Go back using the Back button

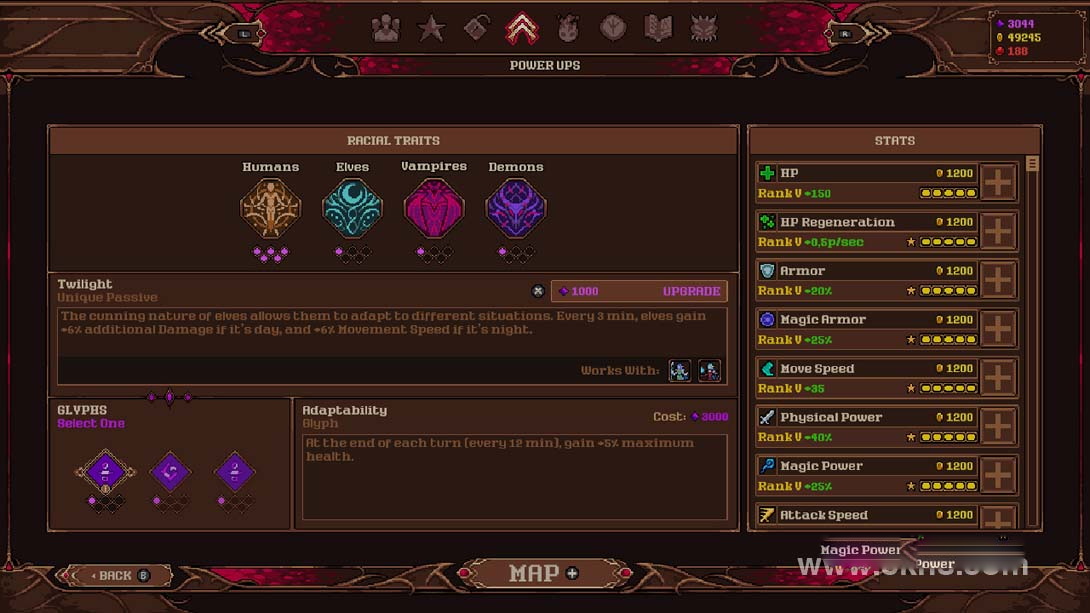coord(115,575)
